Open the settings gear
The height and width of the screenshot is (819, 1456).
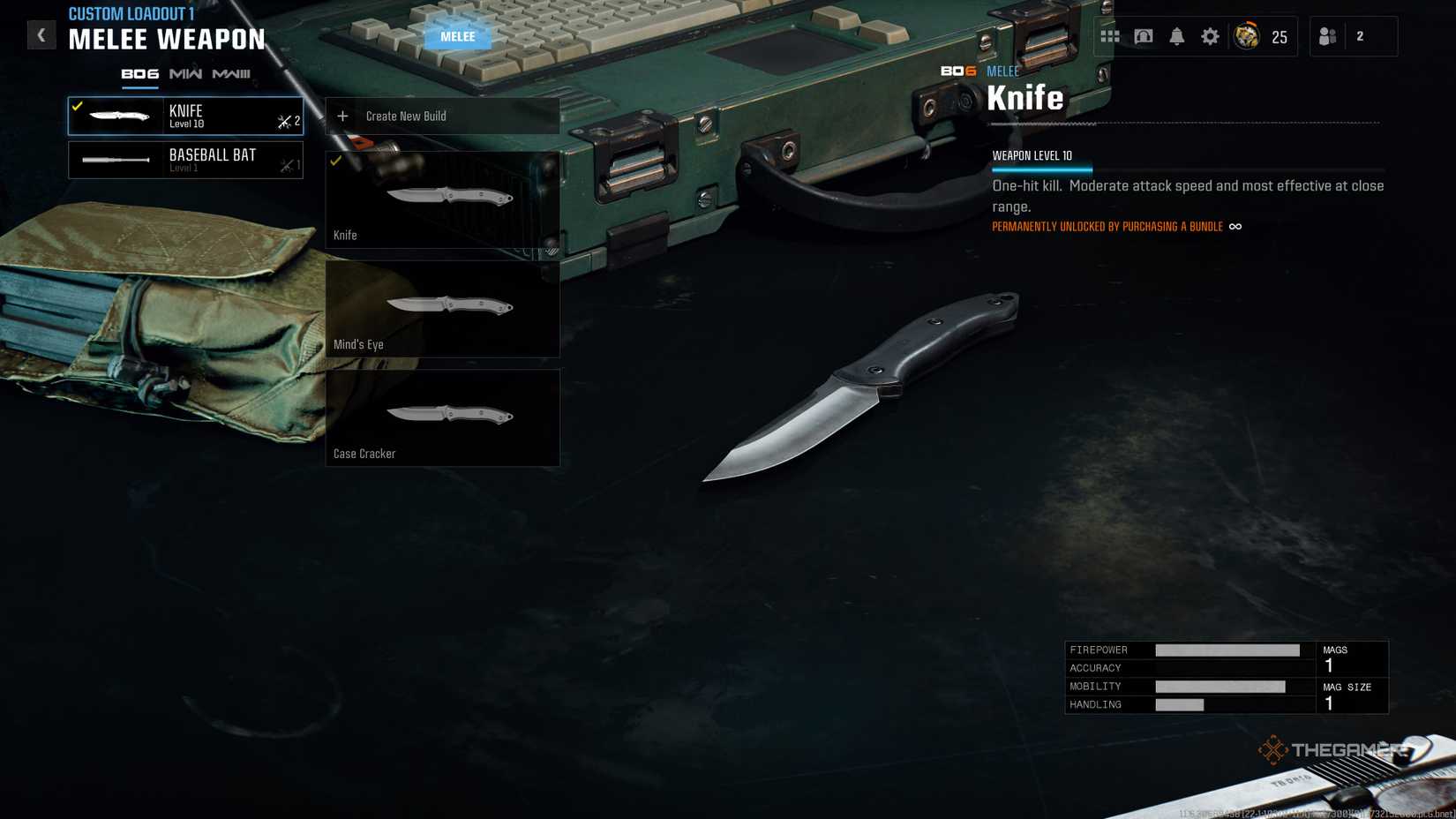pos(1210,35)
